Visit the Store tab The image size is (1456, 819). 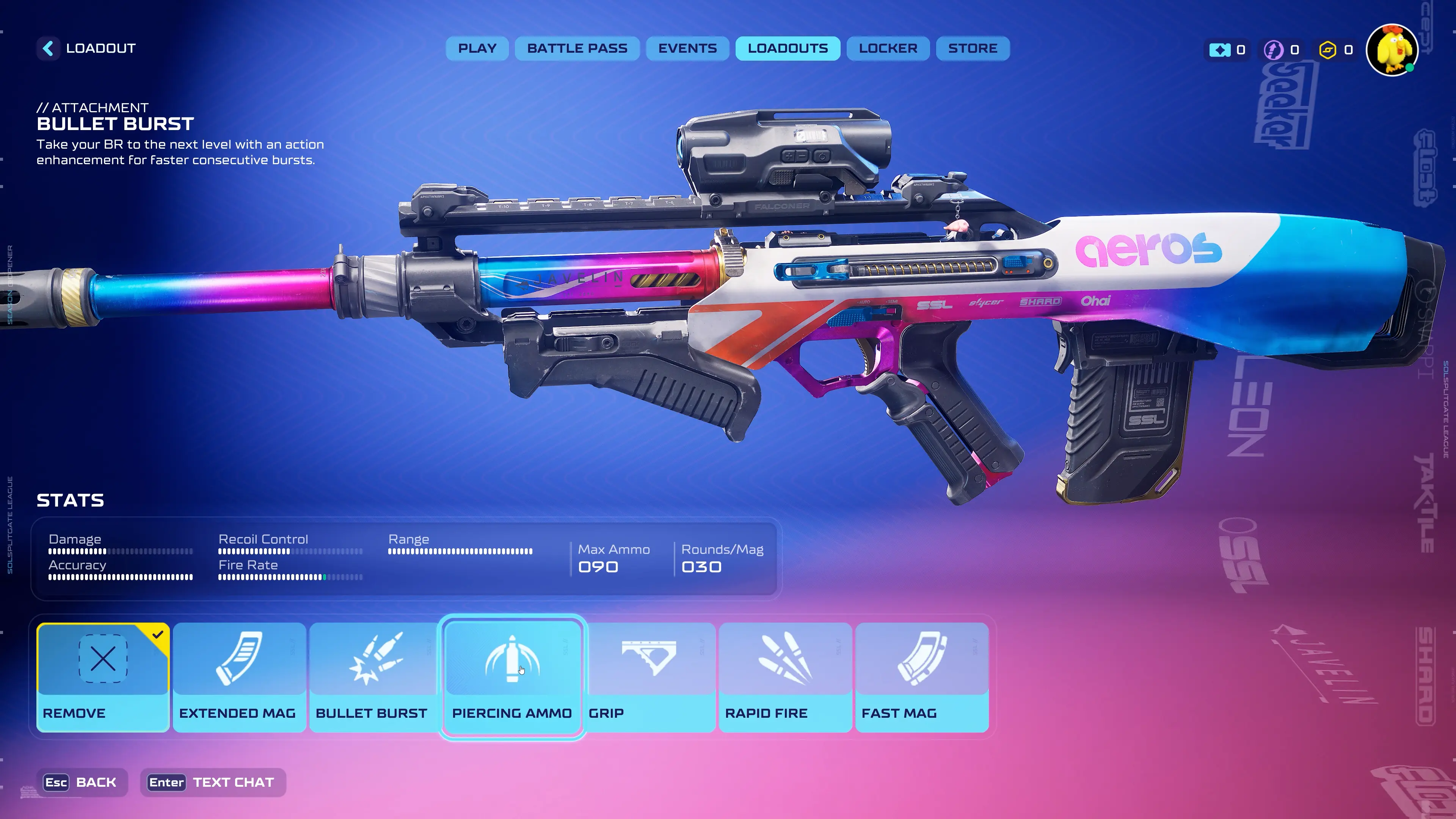(x=973, y=49)
